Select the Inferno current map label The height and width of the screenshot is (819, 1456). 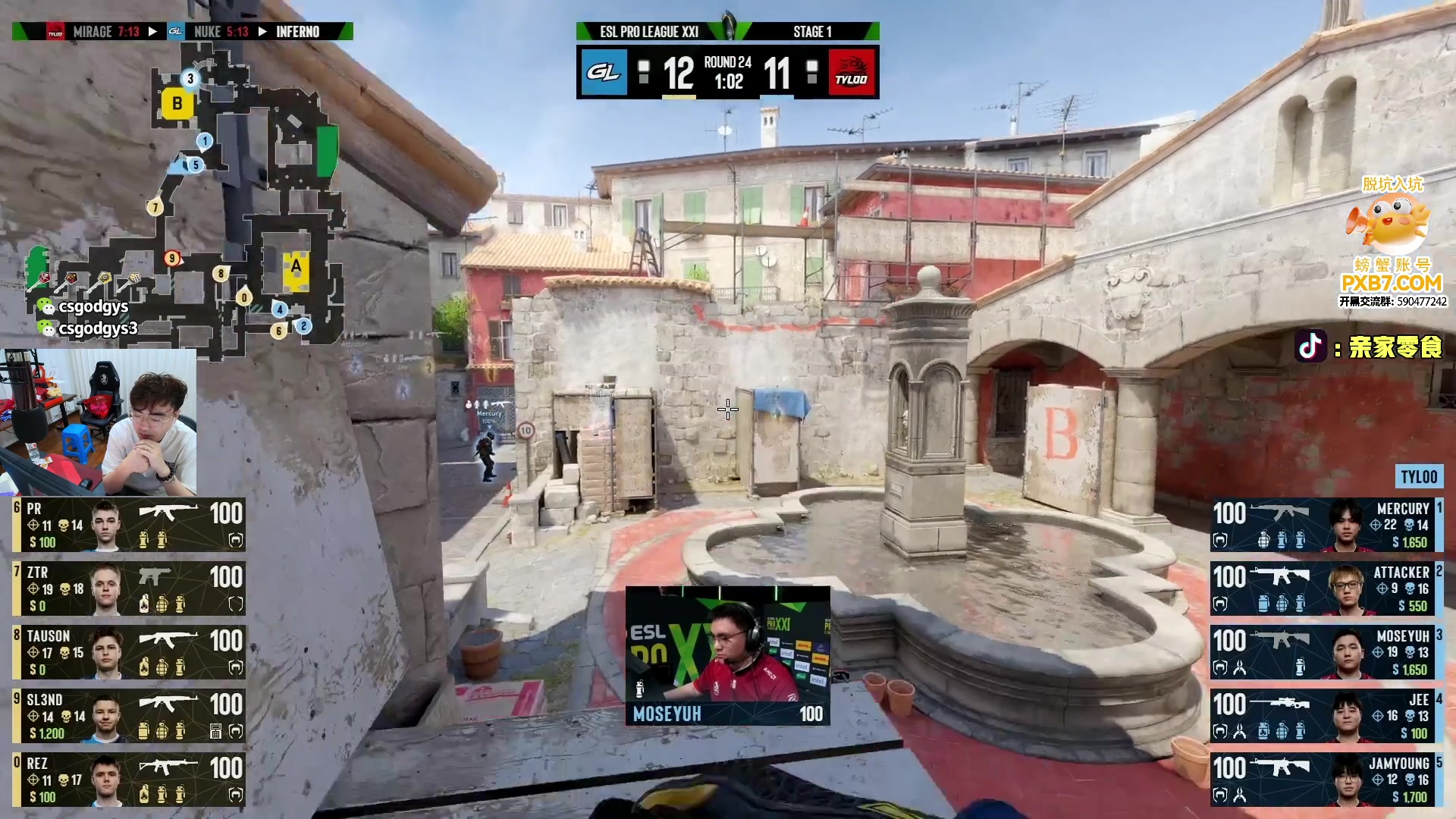[298, 32]
